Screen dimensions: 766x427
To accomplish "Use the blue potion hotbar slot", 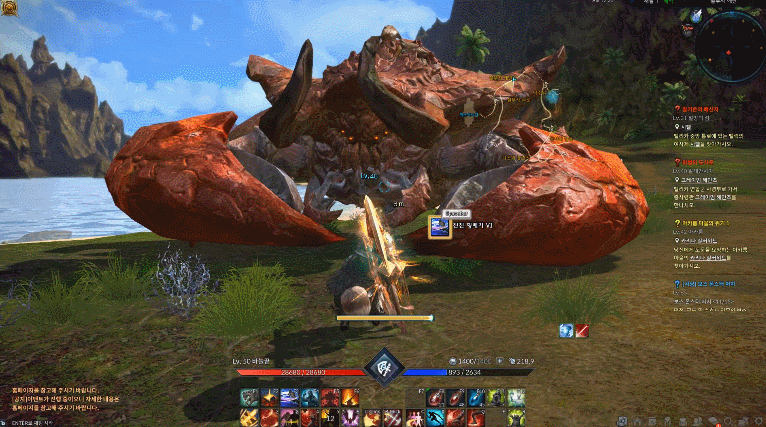I will pyautogui.click(x=477, y=398).
